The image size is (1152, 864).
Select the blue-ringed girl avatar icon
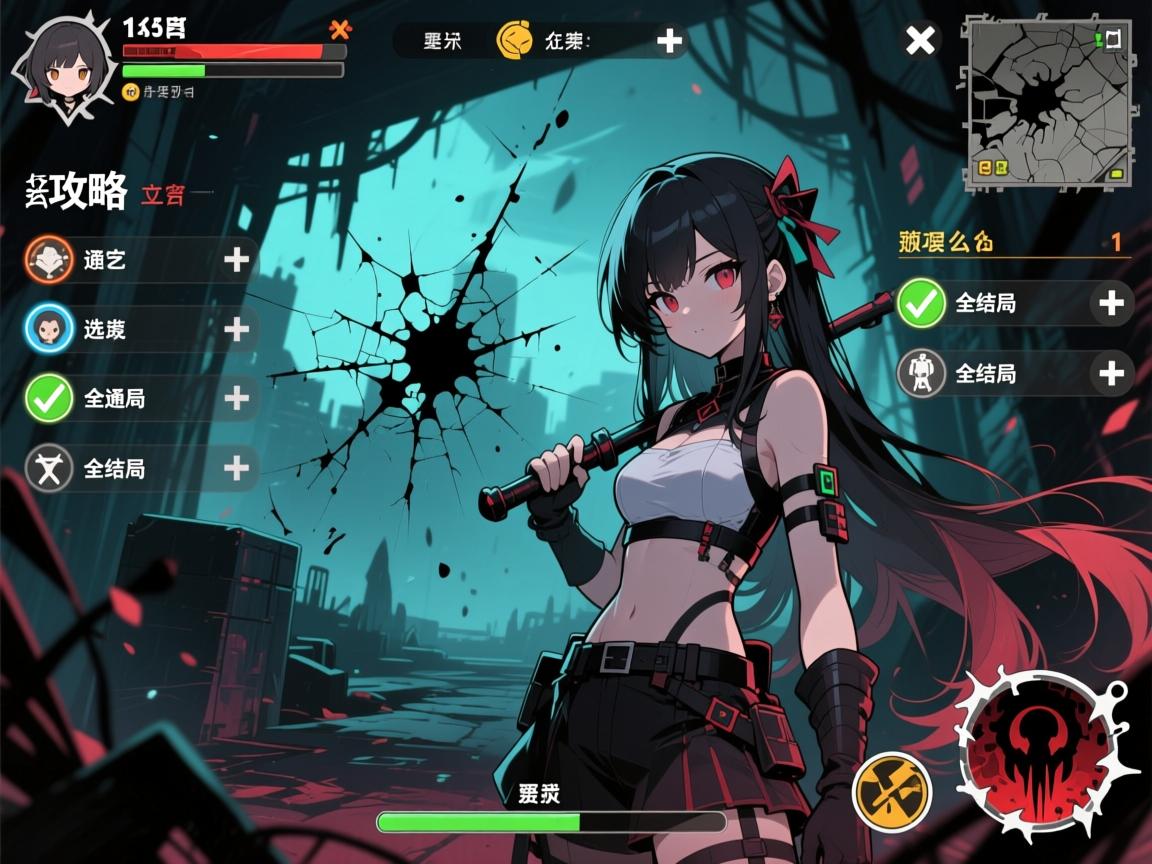pyautogui.click(x=49, y=328)
